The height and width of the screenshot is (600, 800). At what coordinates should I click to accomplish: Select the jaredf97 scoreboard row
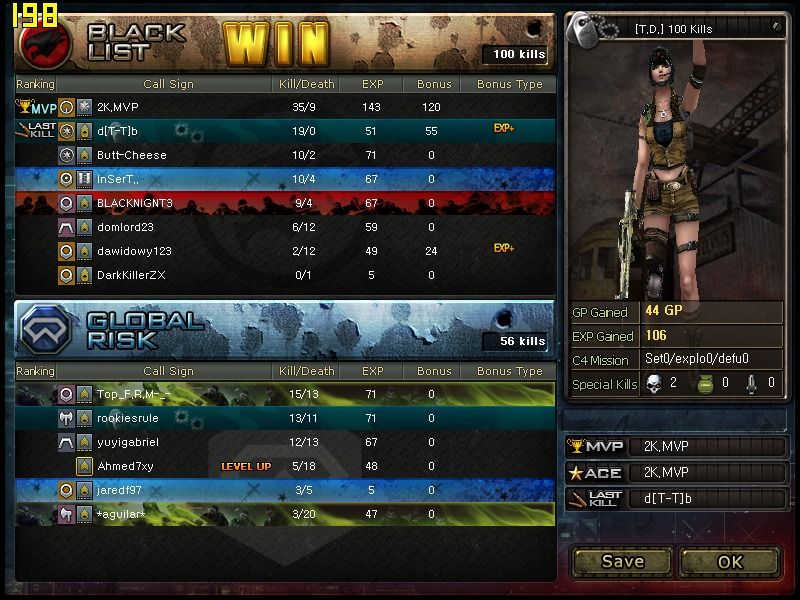pos(285,490)
